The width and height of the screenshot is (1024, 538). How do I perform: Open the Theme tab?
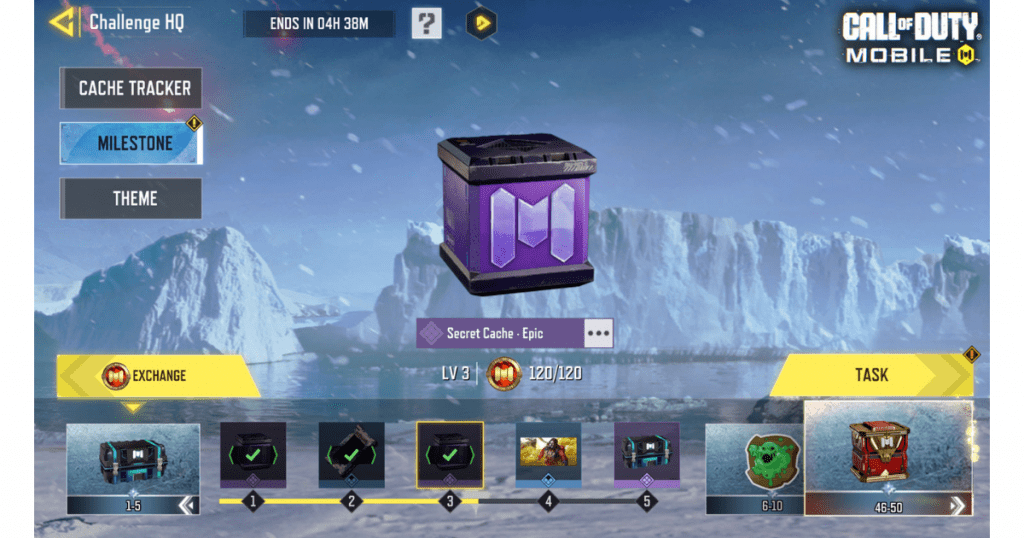(133, 198)
